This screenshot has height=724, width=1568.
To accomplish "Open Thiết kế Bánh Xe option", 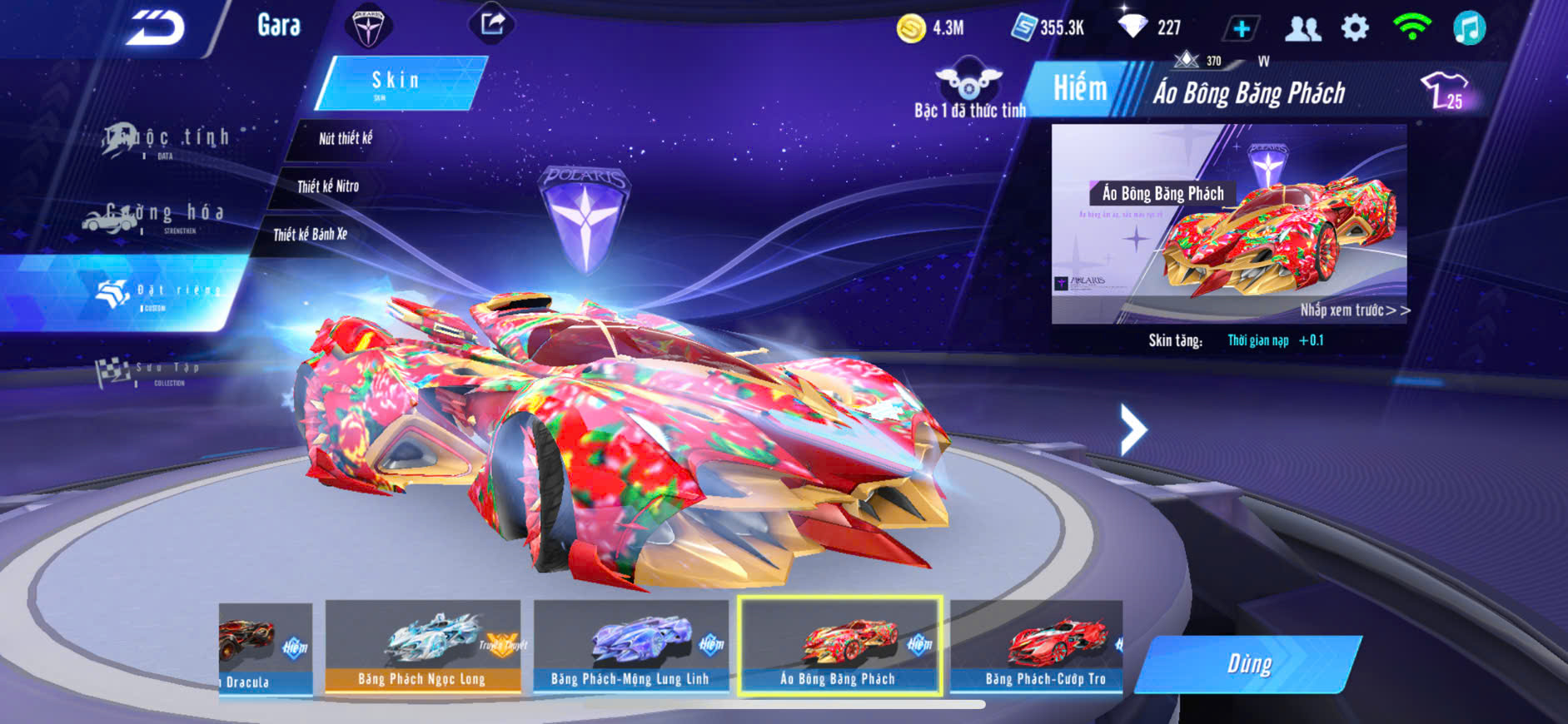I will coord(310,235).
